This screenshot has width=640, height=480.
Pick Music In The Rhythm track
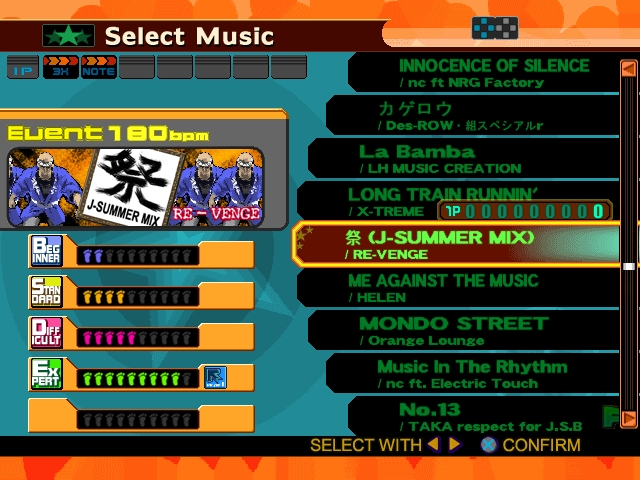point(470,373)
